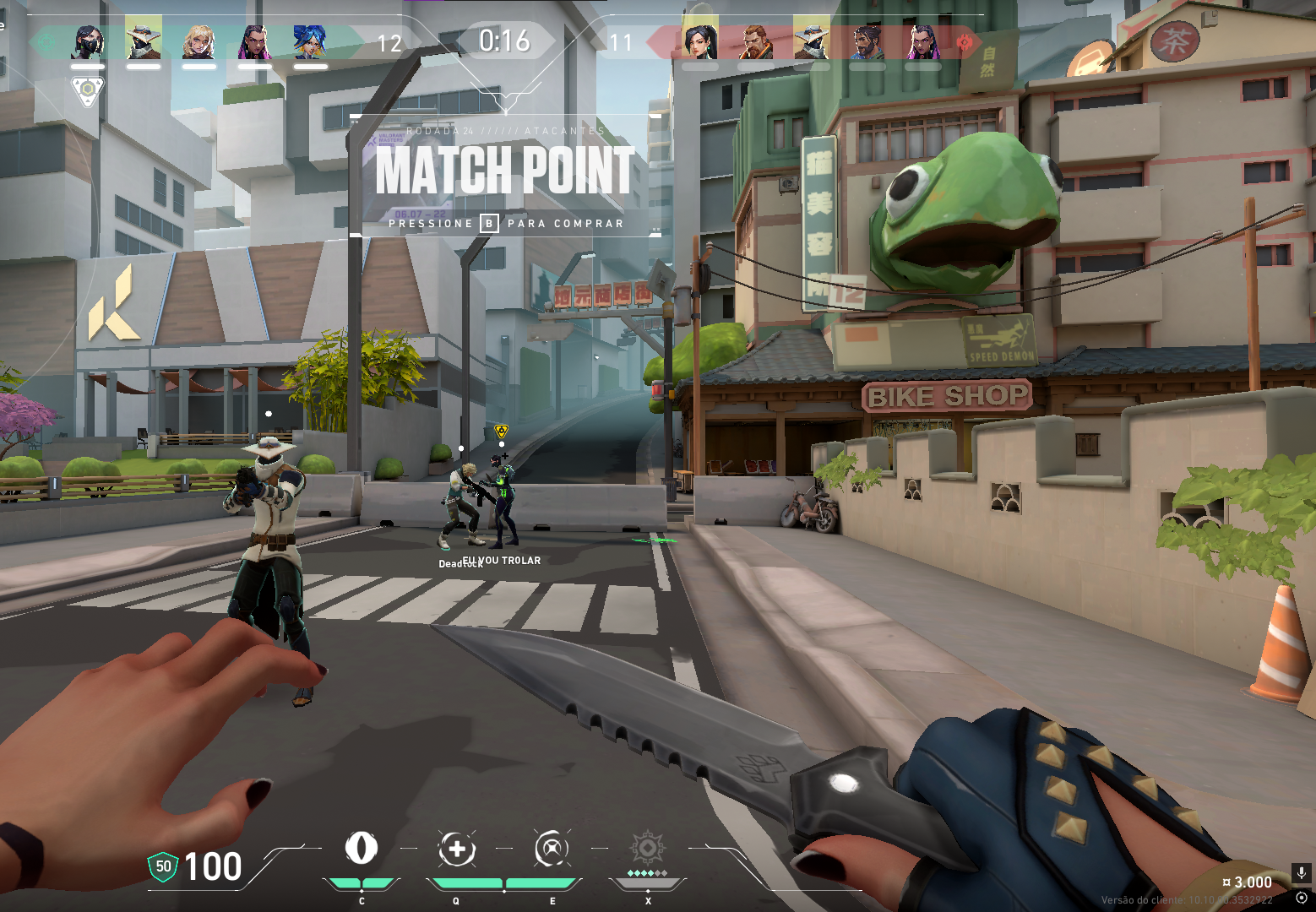Click the hexagon emblem under Fade's portrait

87,90
